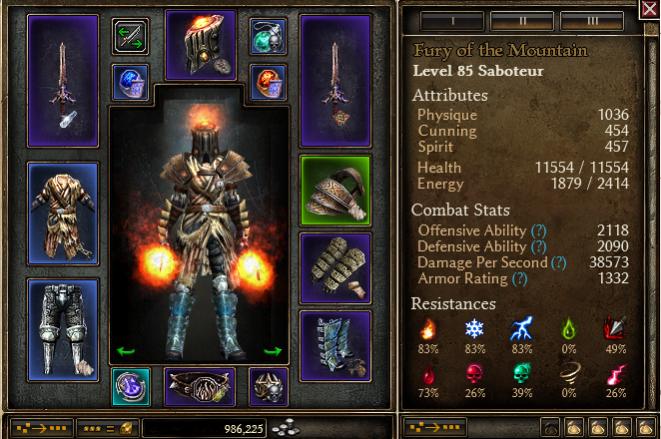Select the leg armor slot
Screen dimensions: 661x439
click(x=63, y=317)
